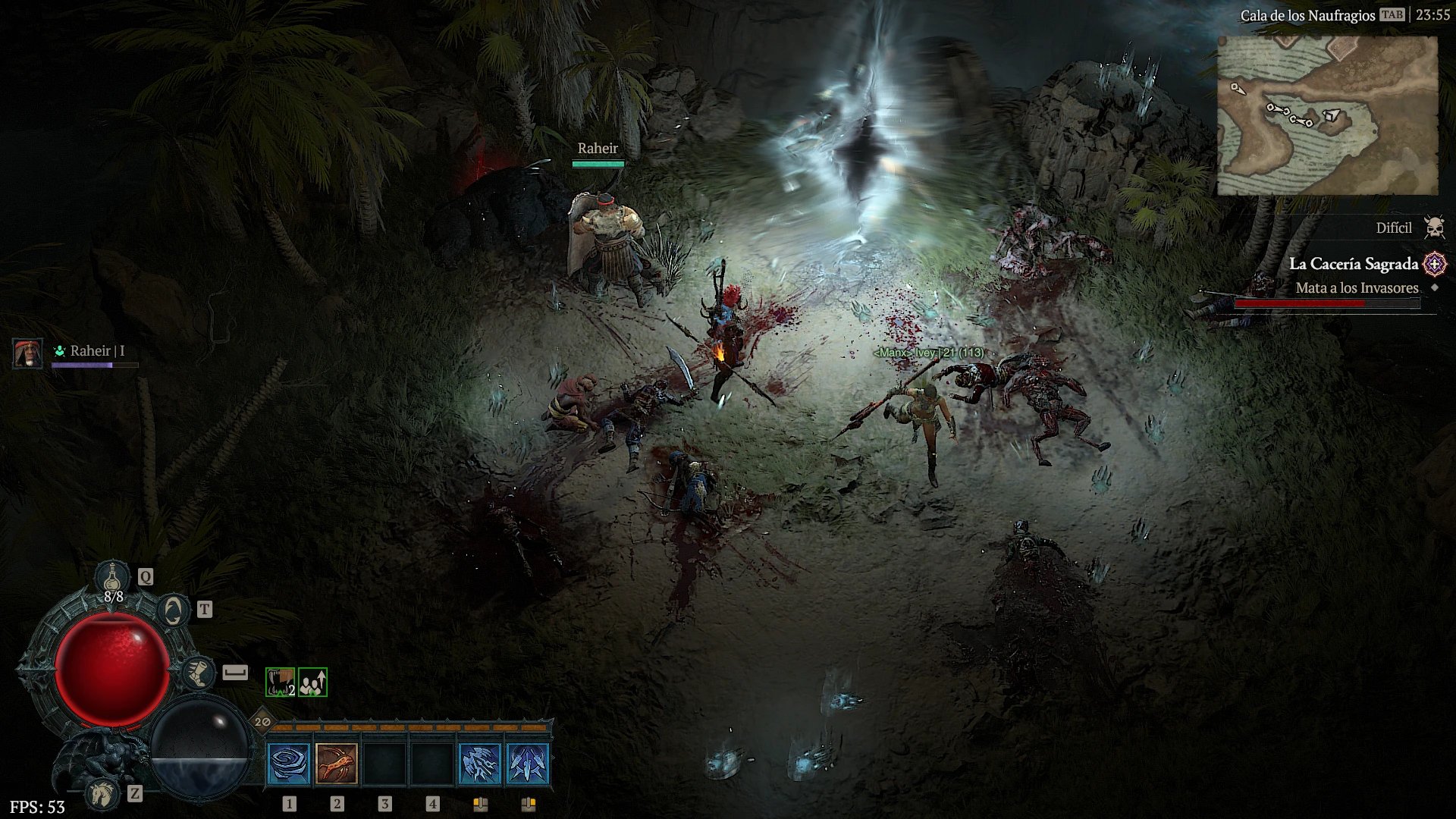The width and height of the screenshot is (1456, 819).
Task: Activate the blue whirlwind skill slot
Action: [x=289, y=764]
